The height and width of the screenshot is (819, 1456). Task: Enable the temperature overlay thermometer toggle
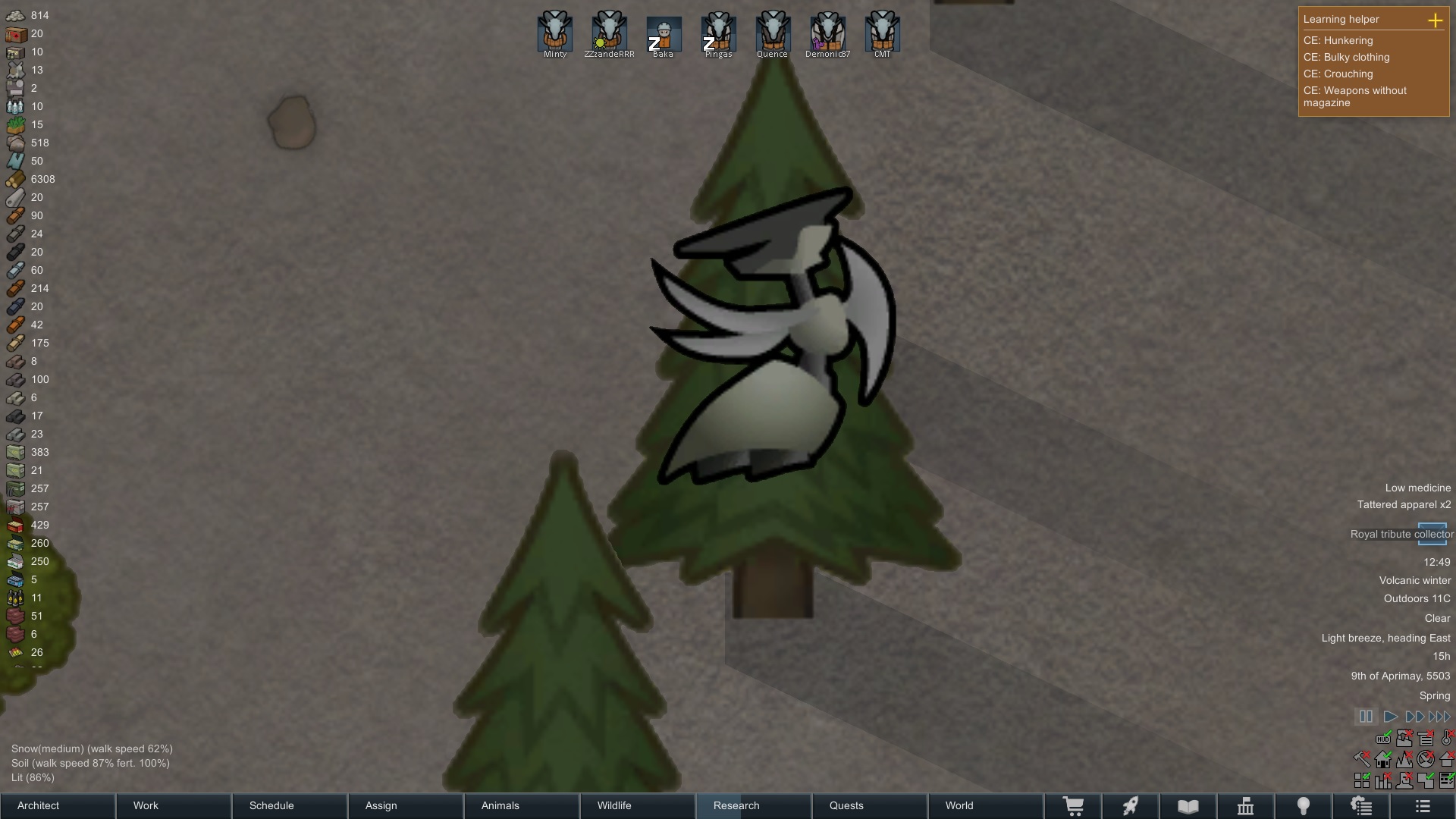point(1445,739)
